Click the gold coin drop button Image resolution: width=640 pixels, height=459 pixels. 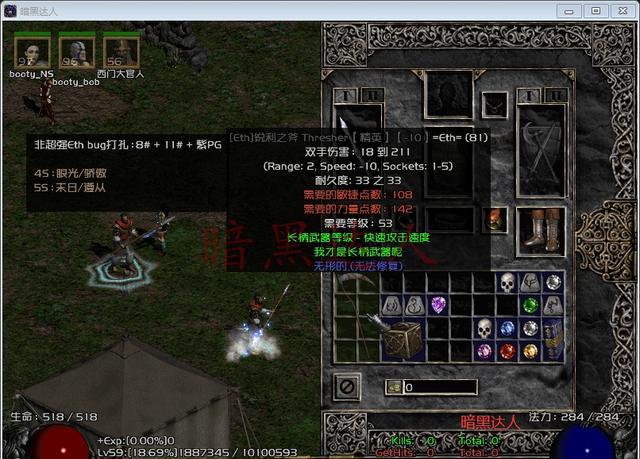[x=395, y=387]
